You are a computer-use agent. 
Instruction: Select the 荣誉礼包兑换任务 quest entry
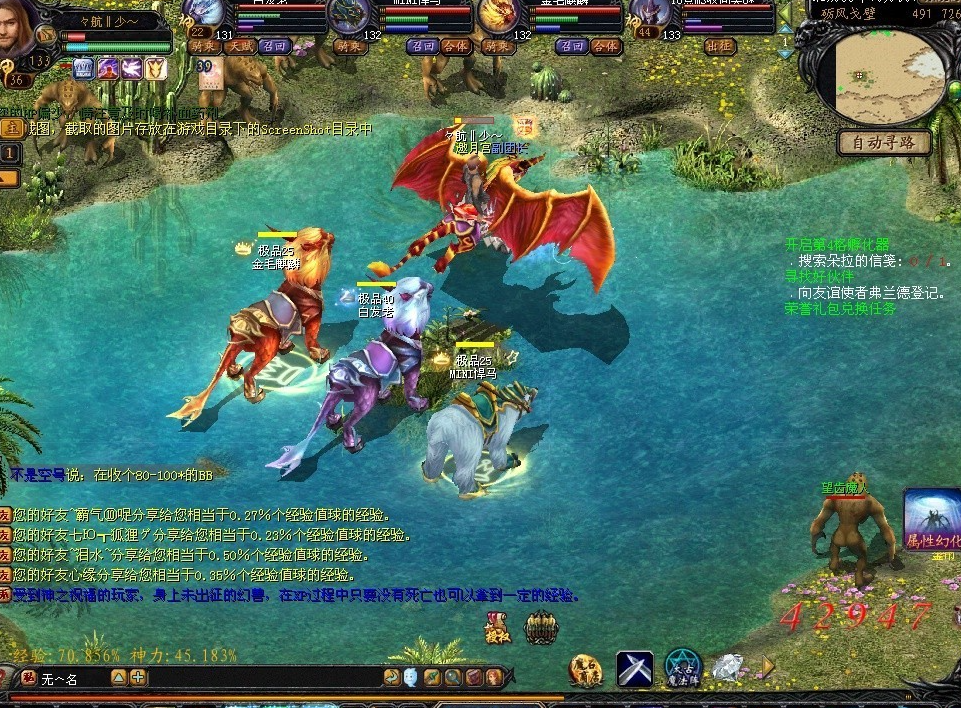841,309
